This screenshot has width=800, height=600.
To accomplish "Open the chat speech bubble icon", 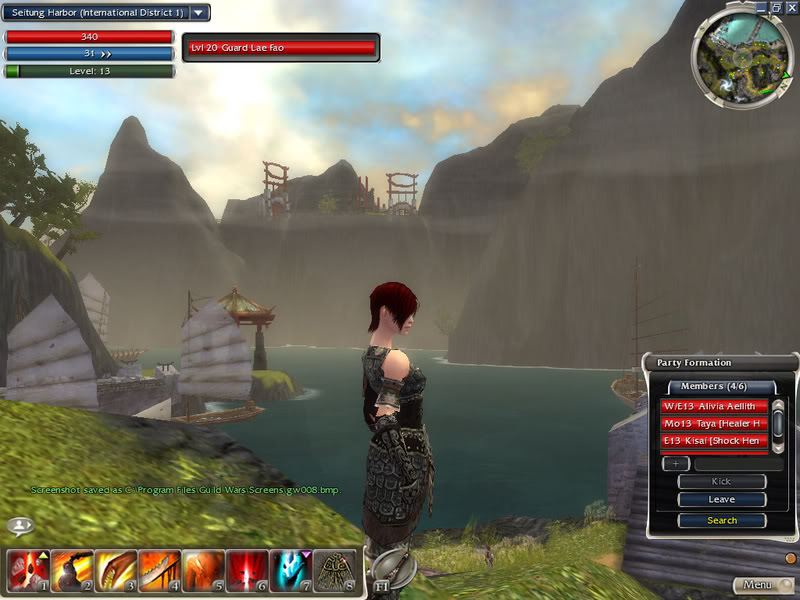I will pyautogui.click(x=20, y=525).
